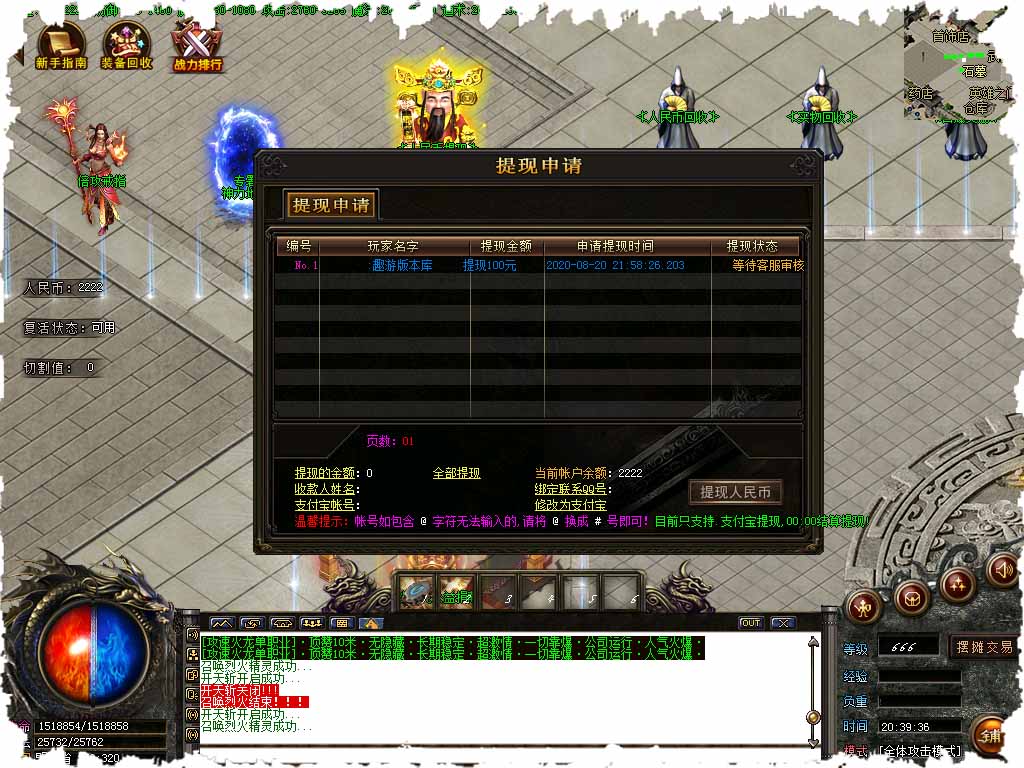Click the 修改为支付宝 link

pos(570,505)
